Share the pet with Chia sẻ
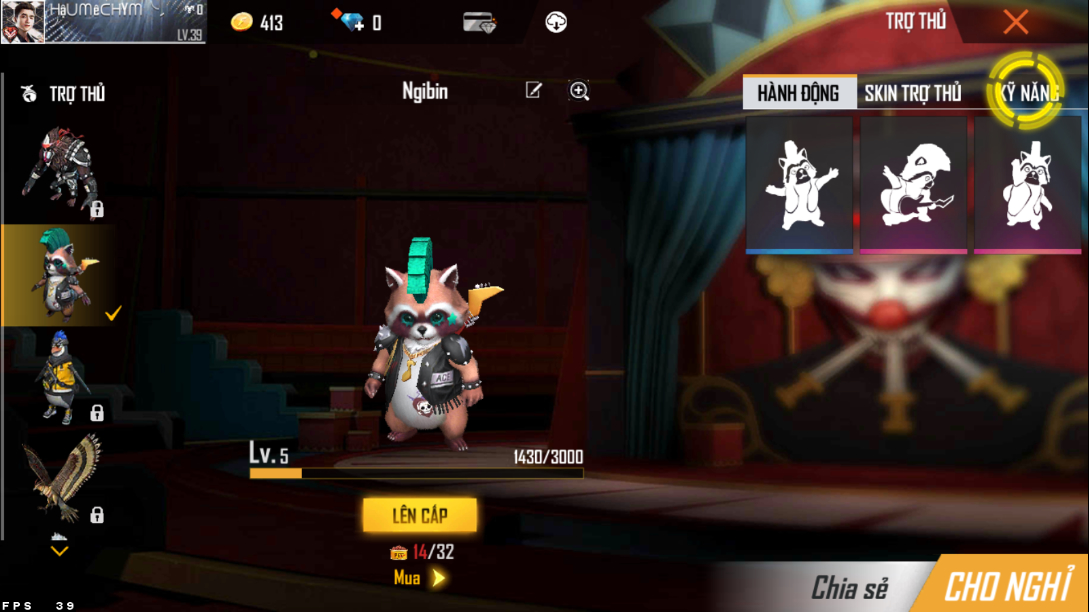The width and height of the screenshot is (1089, 612). pyautogui.click(x=849, y=587)
